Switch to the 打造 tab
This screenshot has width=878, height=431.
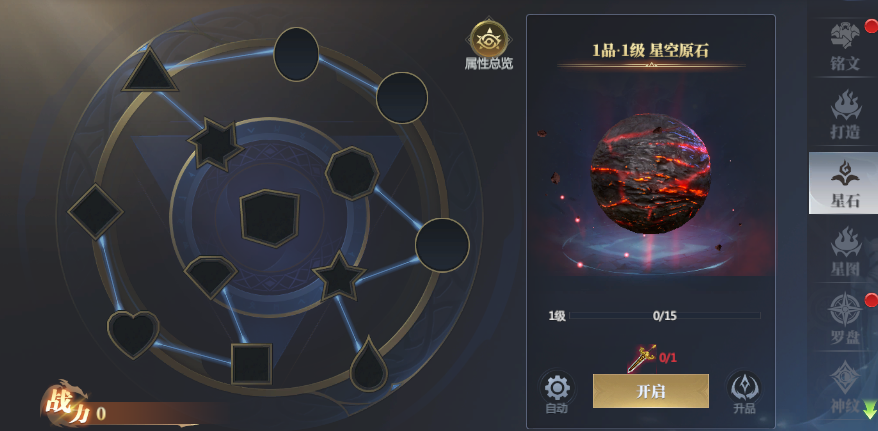click(x=844, y=113)
